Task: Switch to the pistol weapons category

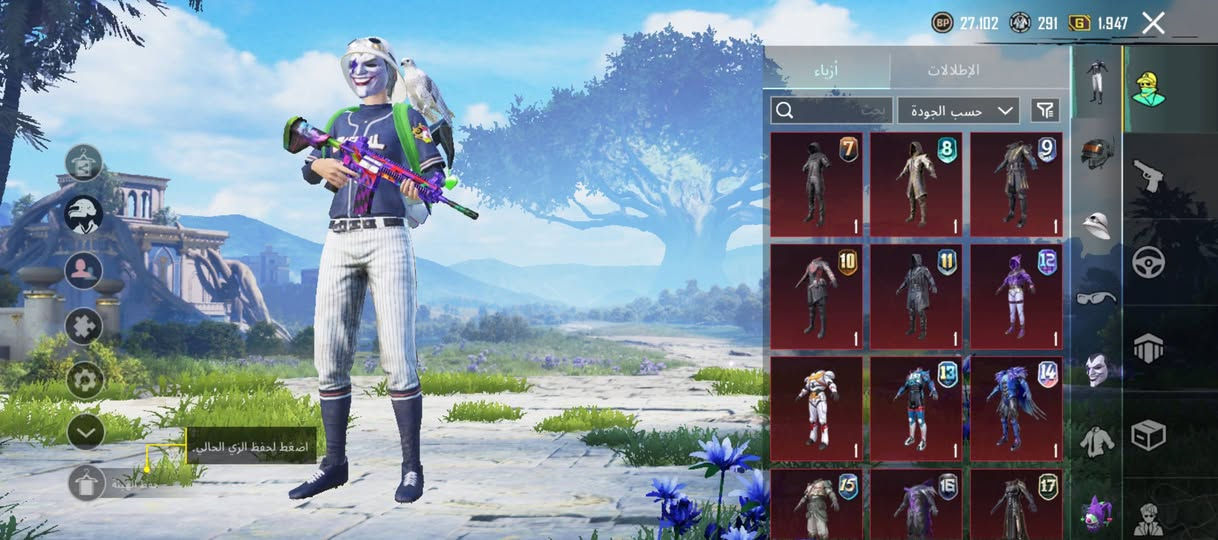Action: (x=1148, y=176)
